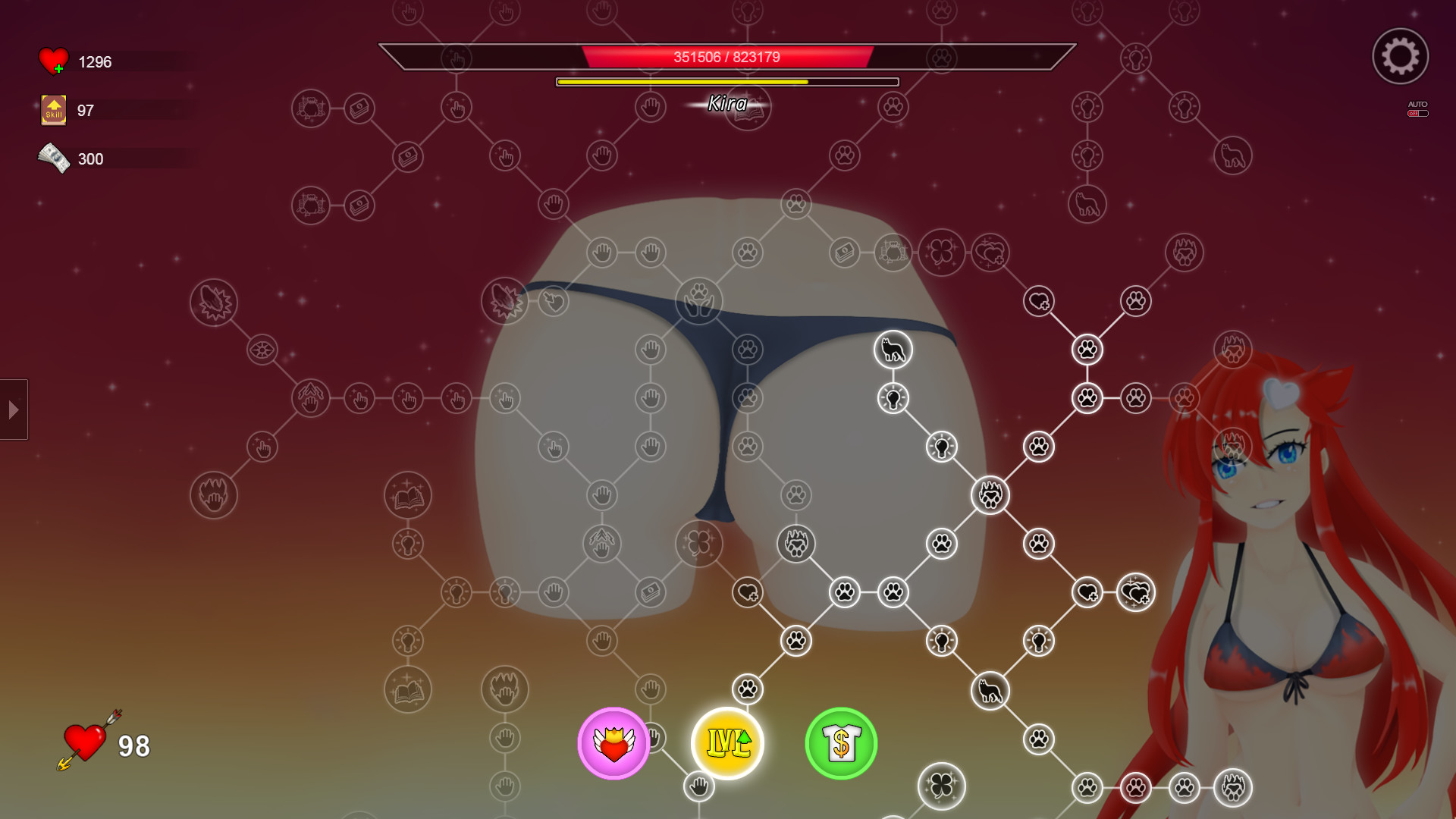Open the settings gear menu
The height and width of the screenshot is (819, 1456).
click(1400, 57)
